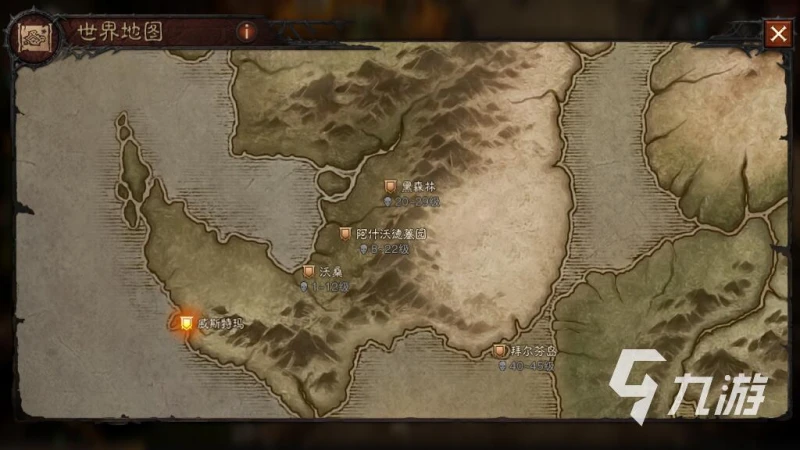Screen dimensions: 800x450
Task: Select the 阿什沃德墓园 zone marker
Action: tap(345, 233)
